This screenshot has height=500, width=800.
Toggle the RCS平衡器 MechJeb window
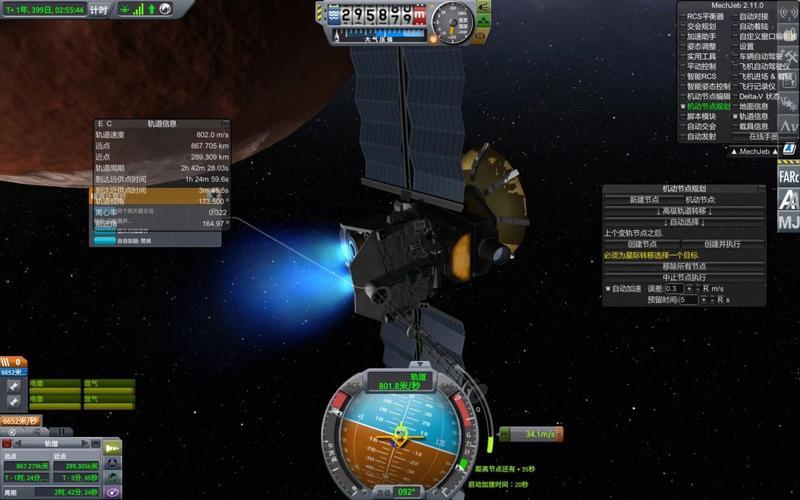tap(707, 16)
